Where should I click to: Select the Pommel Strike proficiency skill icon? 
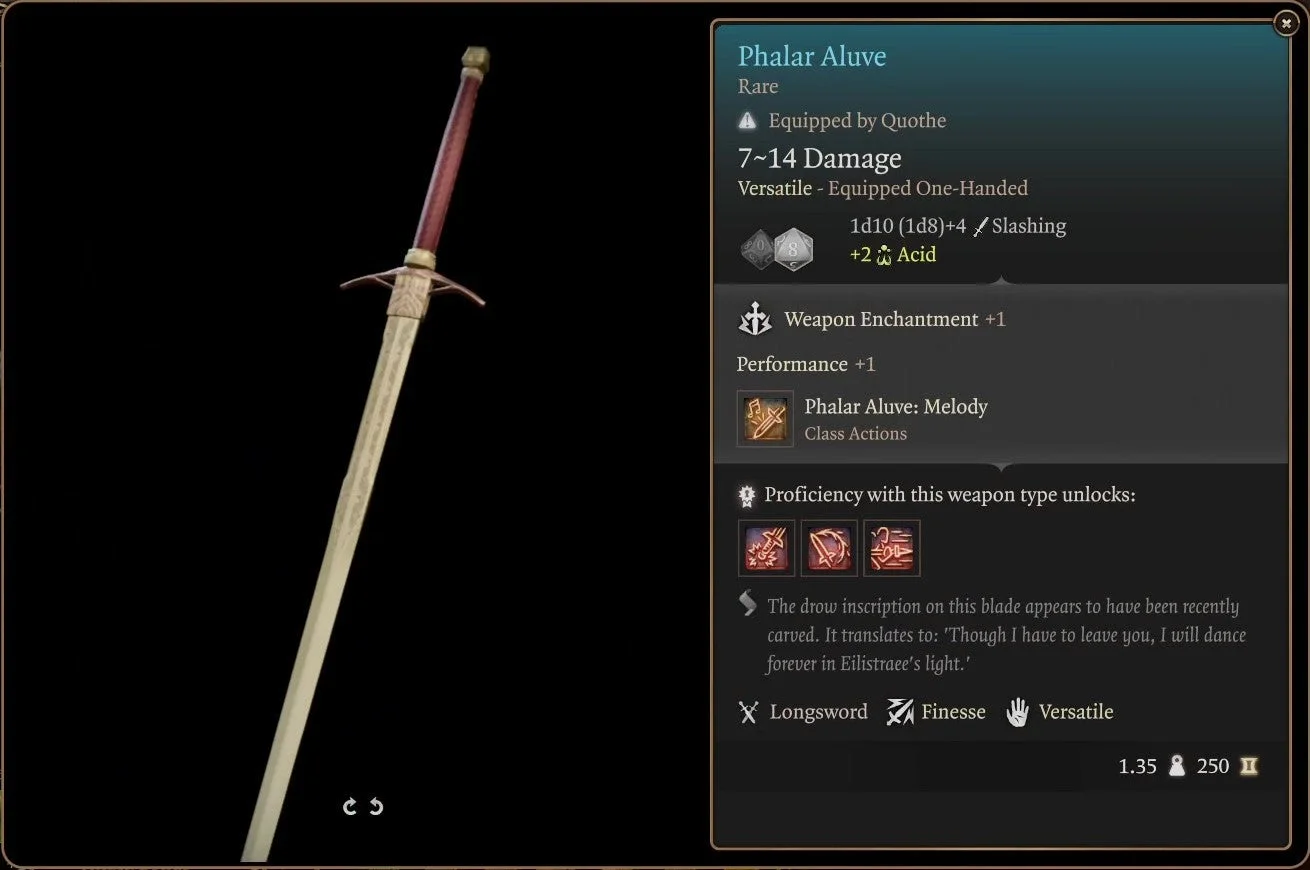(x=766, y=548)
